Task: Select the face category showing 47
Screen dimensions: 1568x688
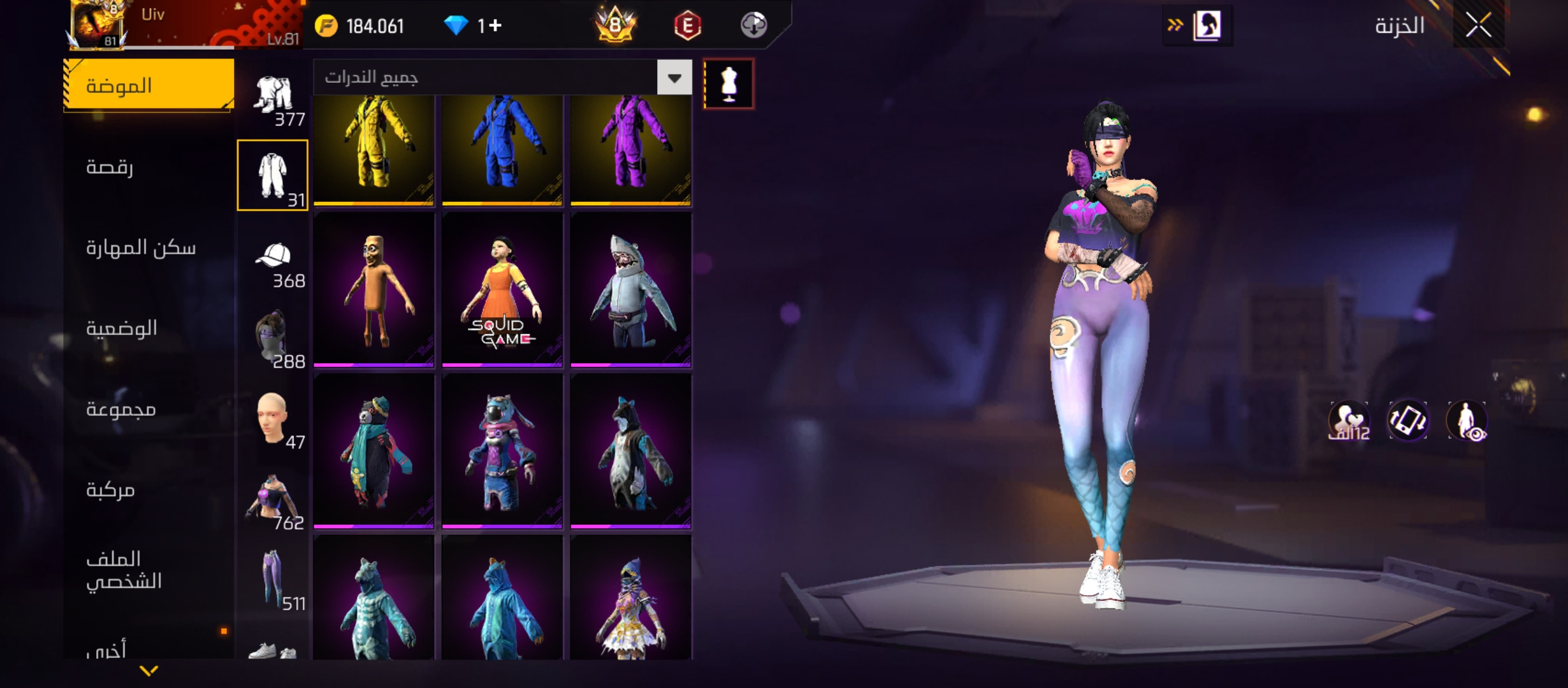Action: coord(273,420)
